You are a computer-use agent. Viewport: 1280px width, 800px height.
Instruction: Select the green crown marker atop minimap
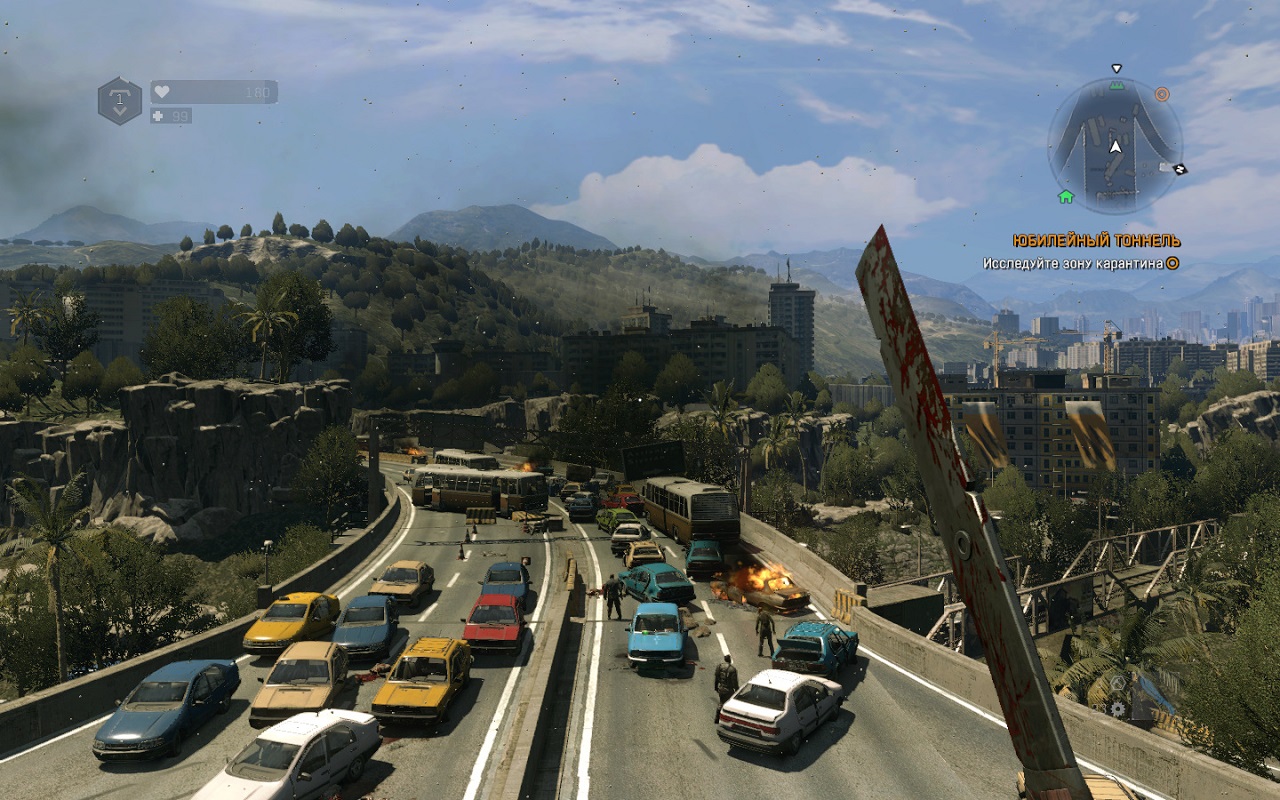pos(1116,86)
